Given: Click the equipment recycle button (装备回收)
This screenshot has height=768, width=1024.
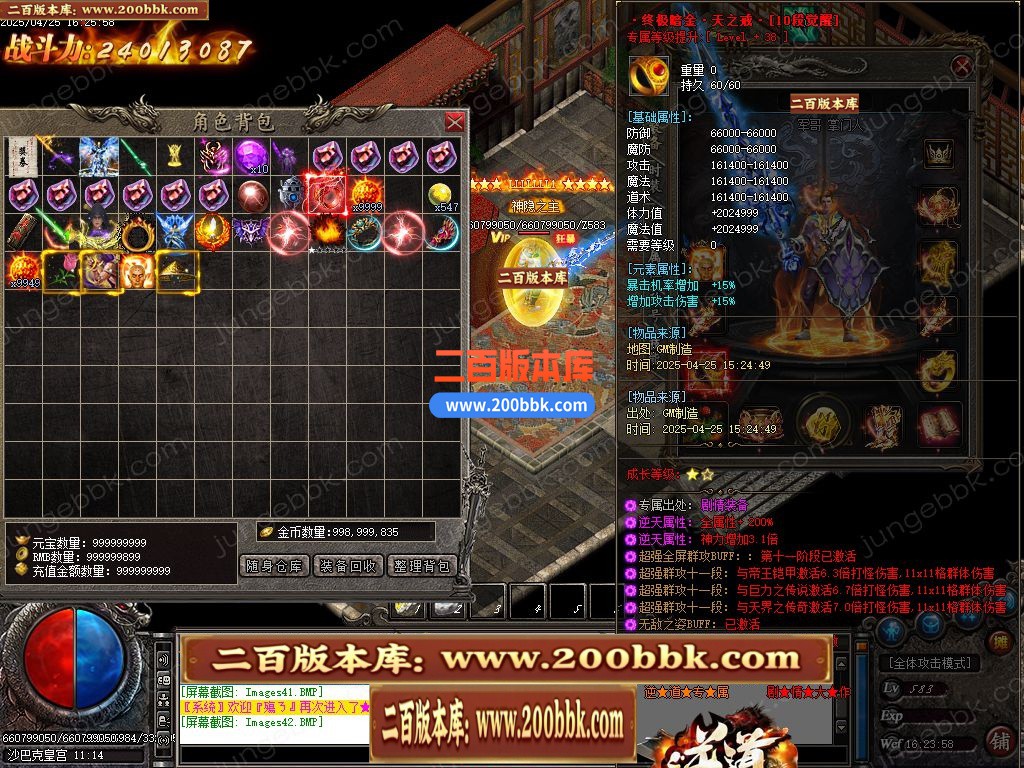Looking at the screenshot, I should point(348,566).
